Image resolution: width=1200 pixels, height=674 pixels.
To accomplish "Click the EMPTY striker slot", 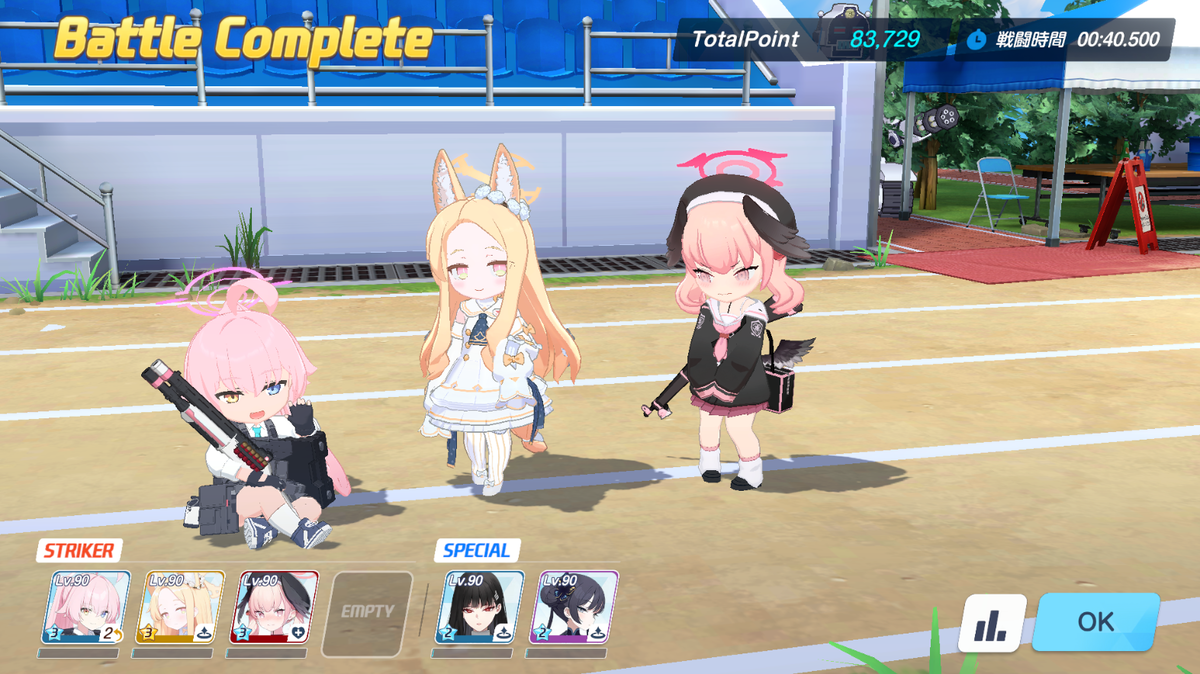I will click(368, 609).
